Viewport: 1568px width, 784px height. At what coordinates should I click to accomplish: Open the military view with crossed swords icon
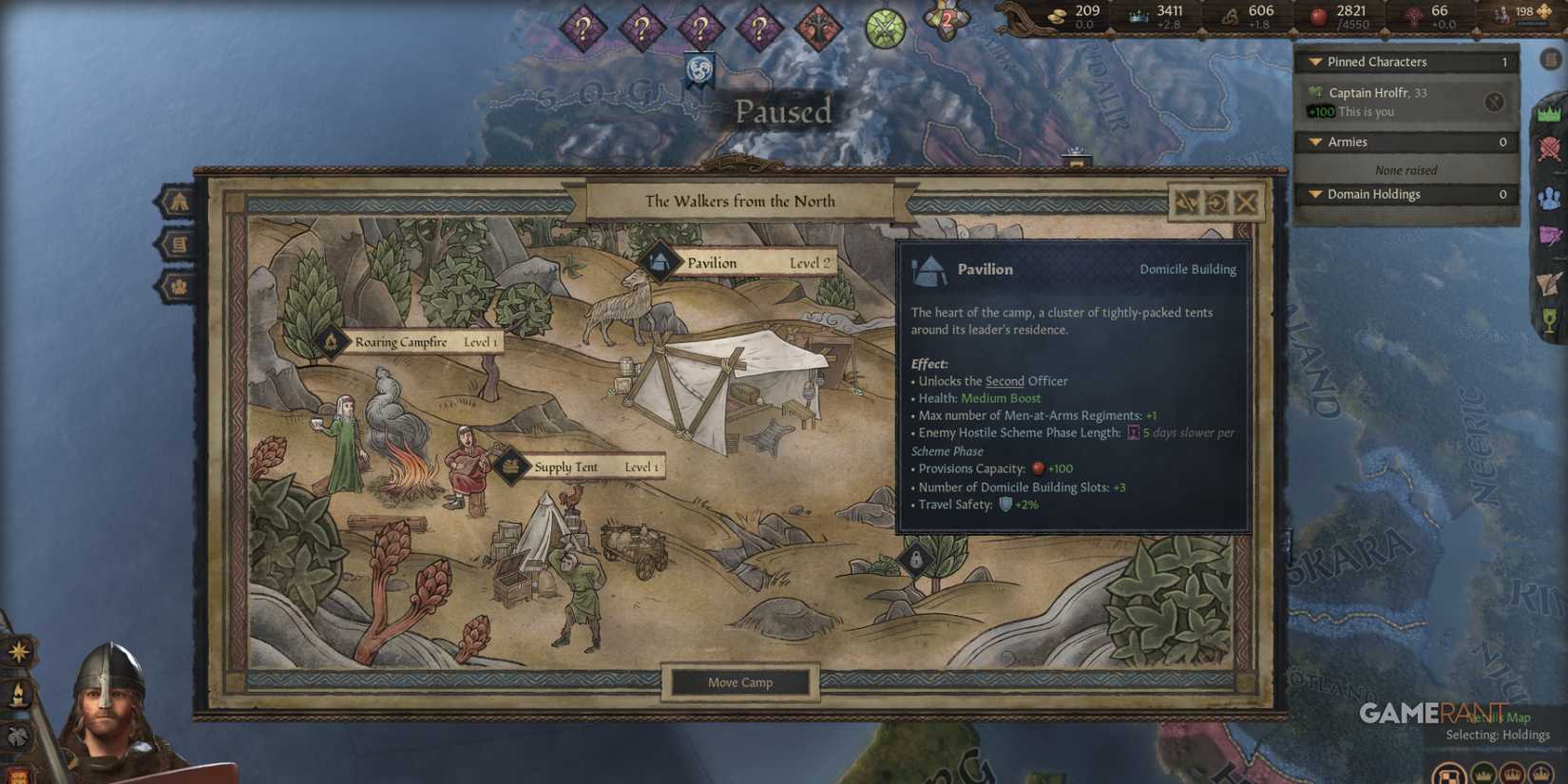coord(1549,150)
